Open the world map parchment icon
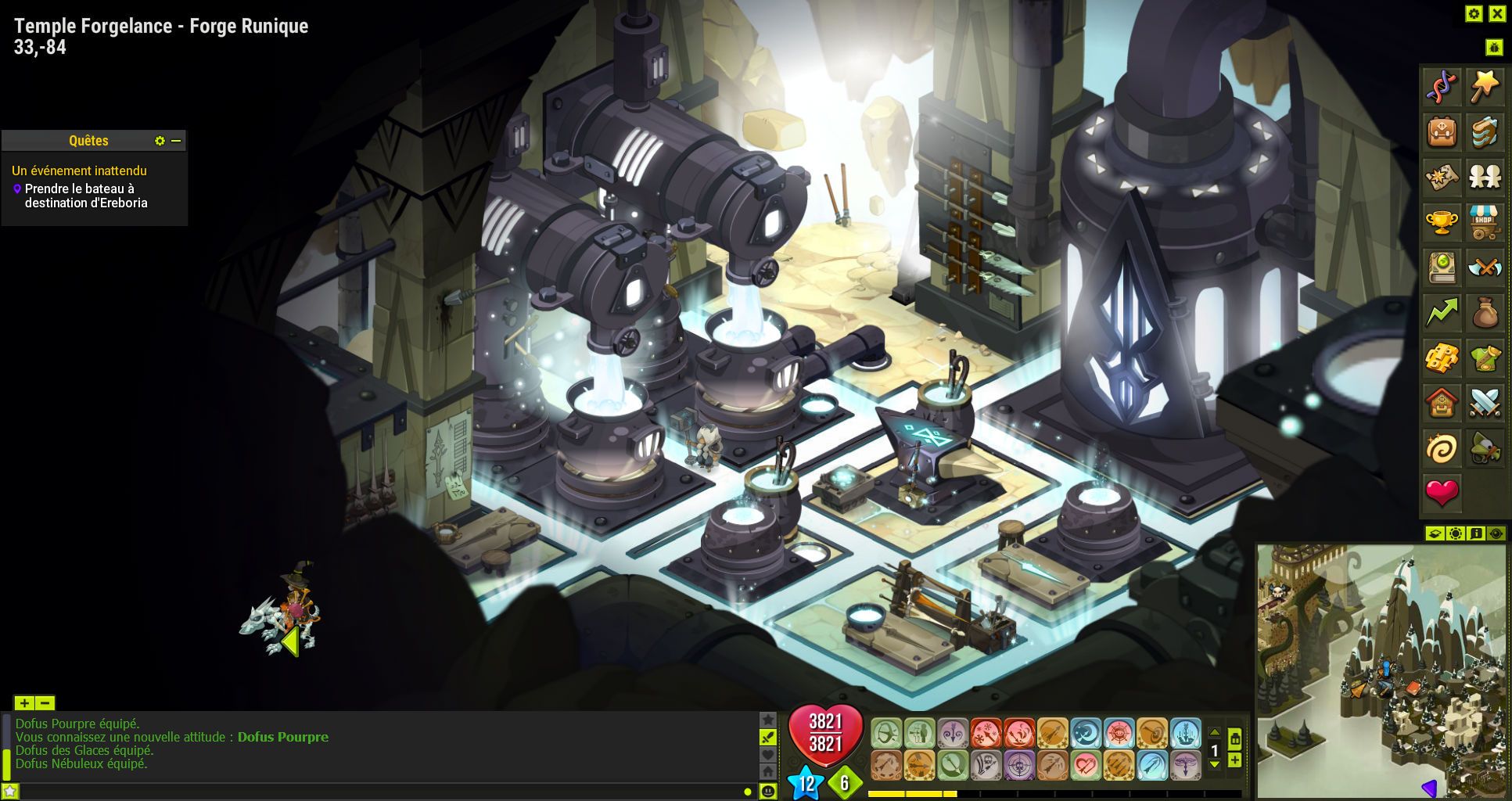The height and width of the screenshot is (801, 1512). (x=1442, y=178)
